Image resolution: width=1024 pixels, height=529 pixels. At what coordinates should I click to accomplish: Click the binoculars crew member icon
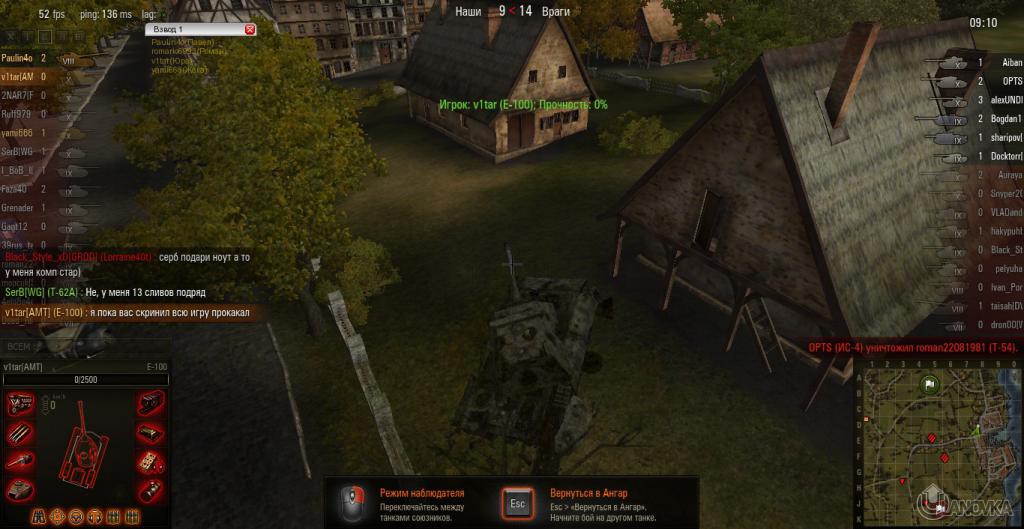coord(39,517)
